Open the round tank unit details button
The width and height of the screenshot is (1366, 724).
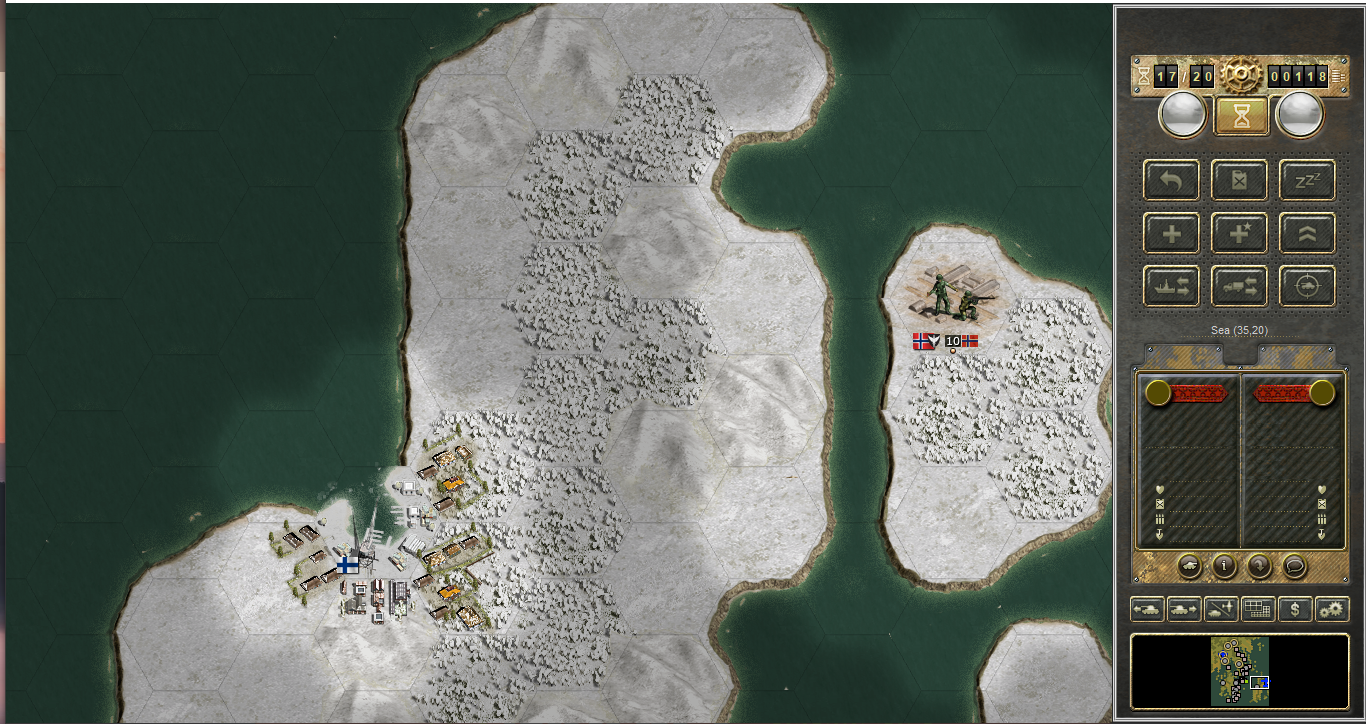[x=1190, y=565]
